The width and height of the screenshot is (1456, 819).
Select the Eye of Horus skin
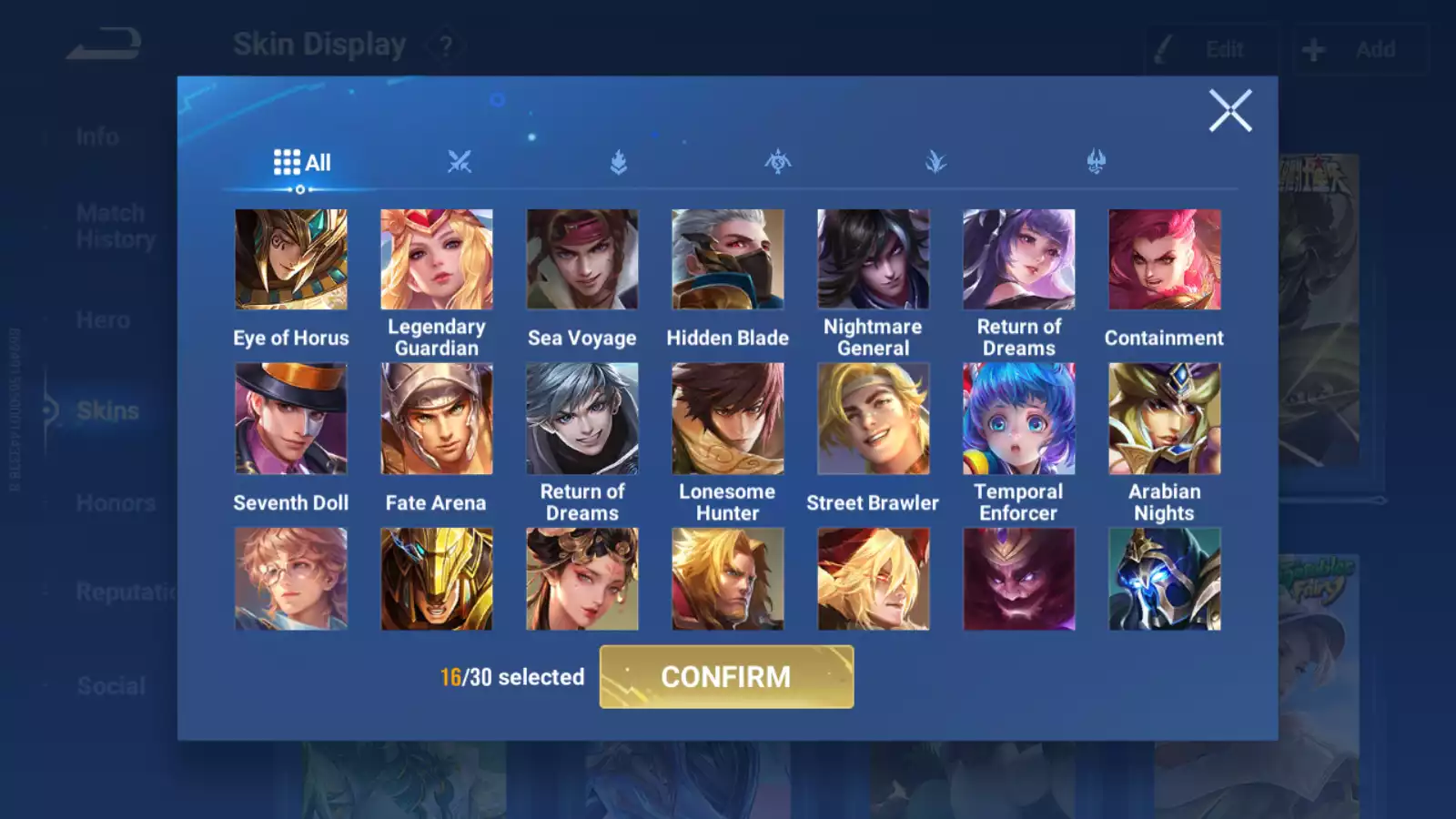click(291, 260)
